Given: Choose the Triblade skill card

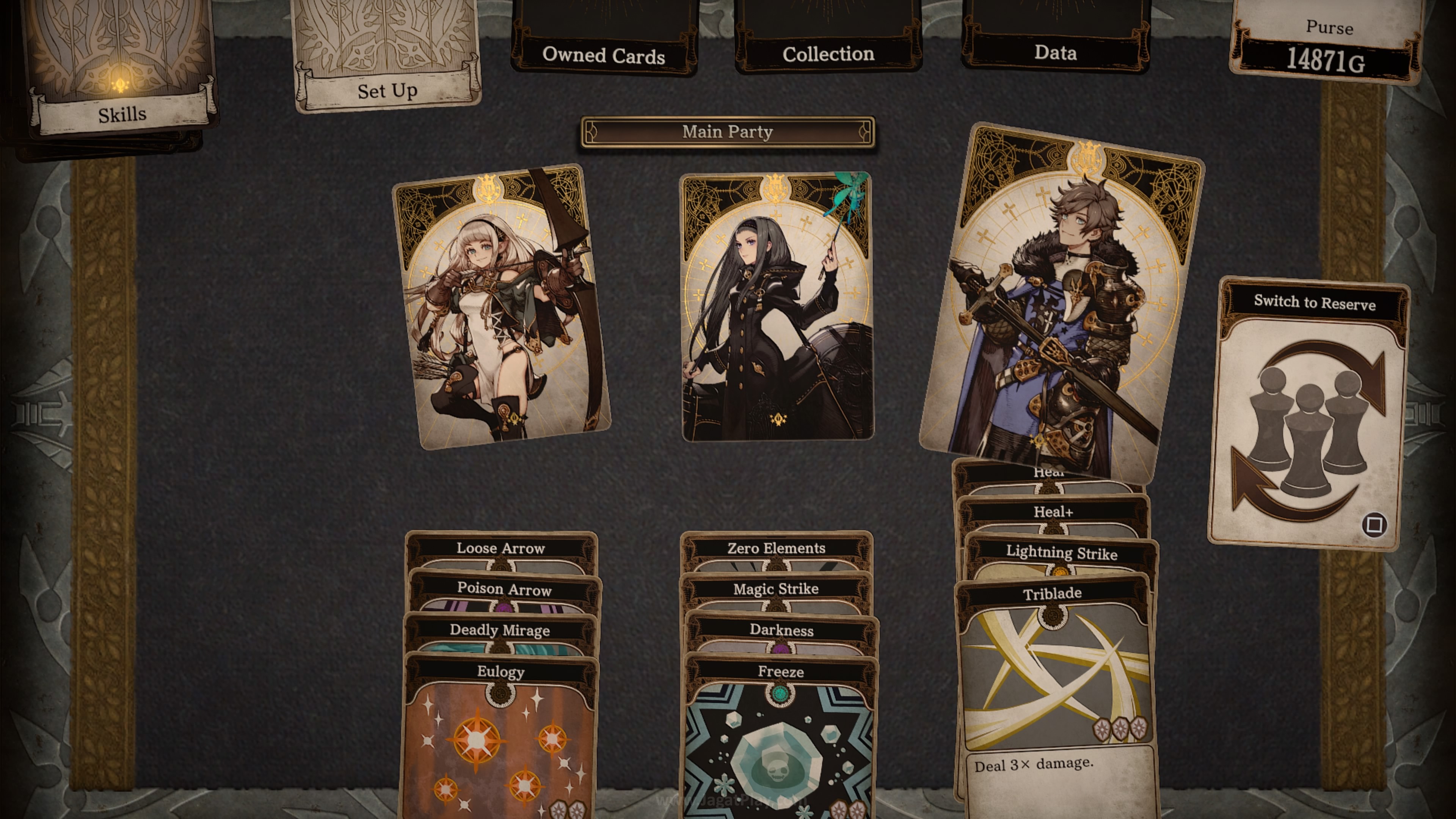Looking at the screenshot, I should click(x=1054, y=678).
